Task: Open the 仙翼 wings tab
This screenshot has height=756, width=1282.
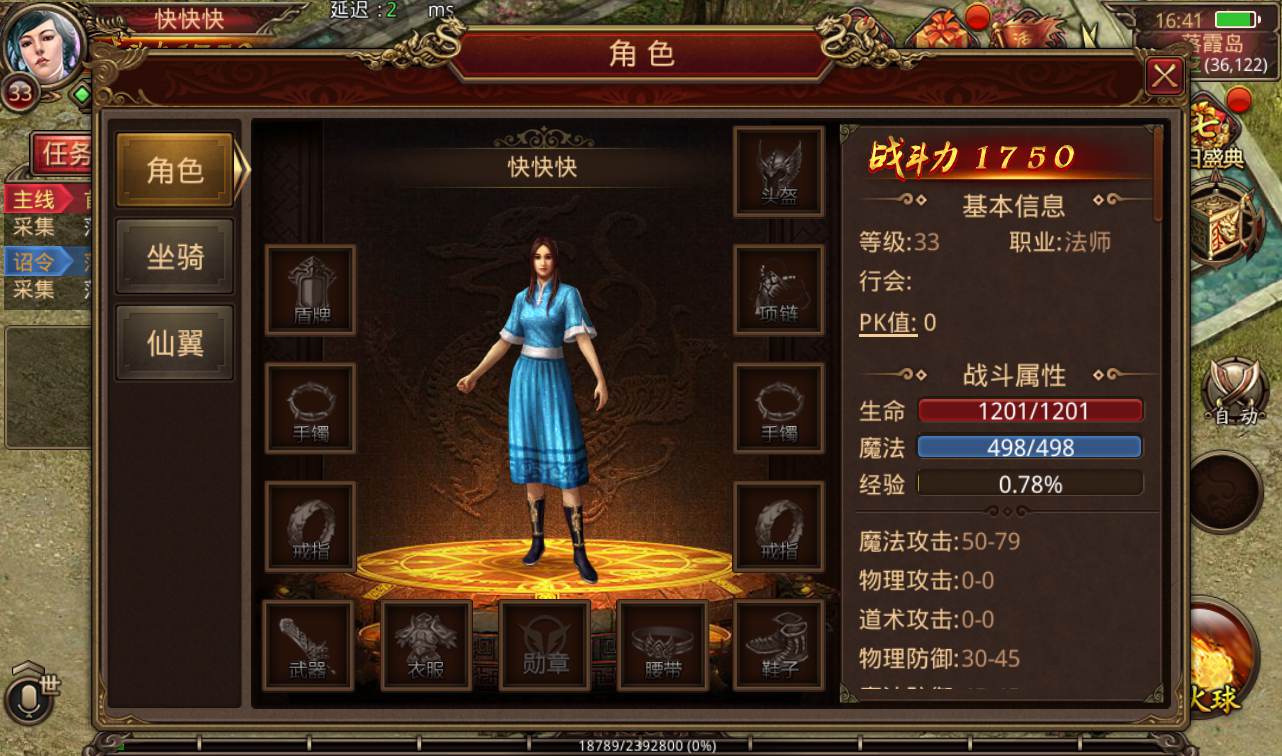Action: (x=175, y=343)
